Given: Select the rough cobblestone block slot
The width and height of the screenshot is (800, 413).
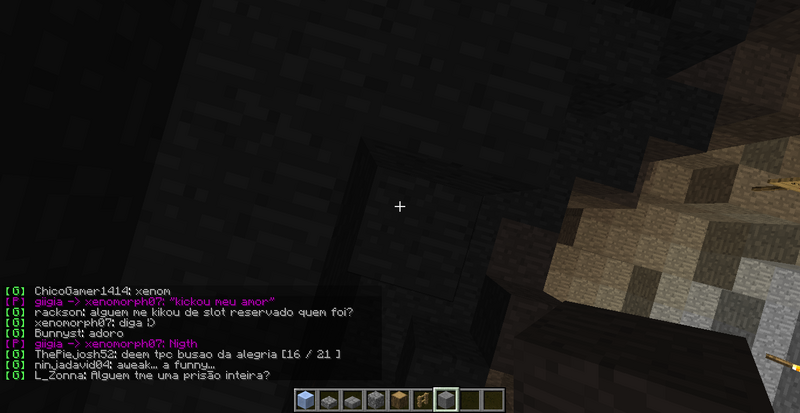Looking at the screenshot, I should point(376,400).
